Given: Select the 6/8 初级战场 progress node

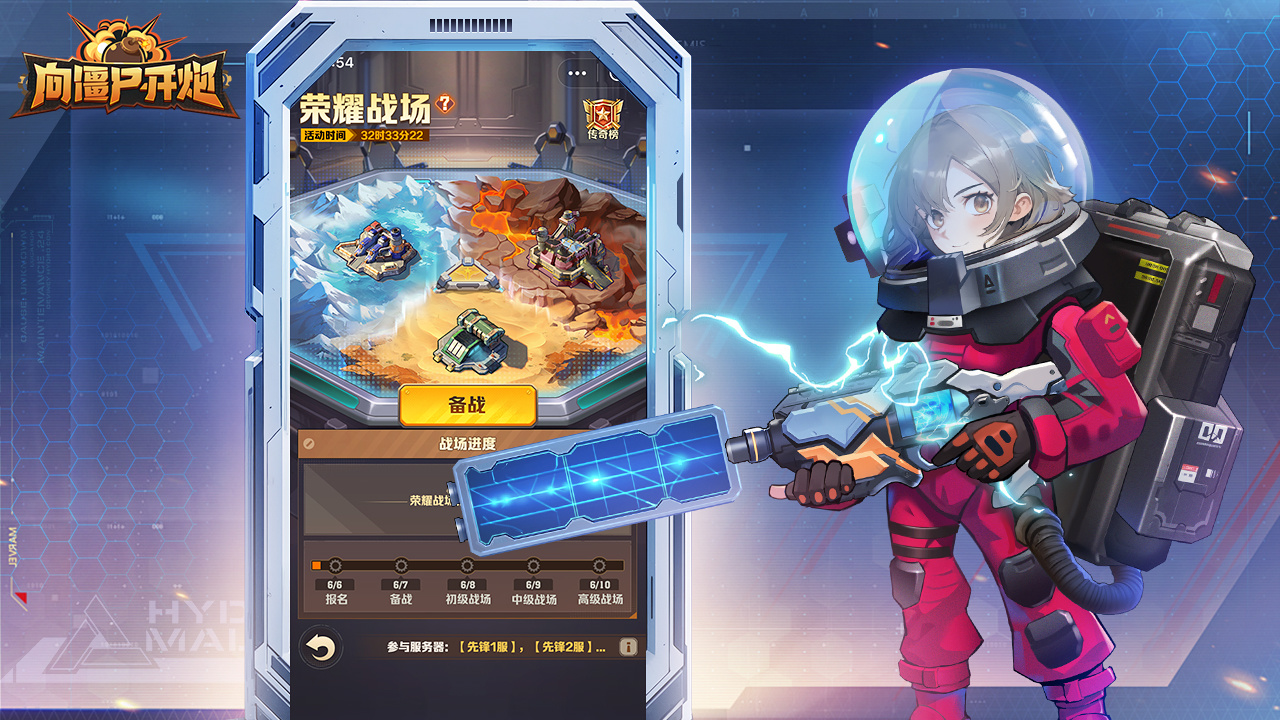Looking at the screenshot, I should pos(466,564).
